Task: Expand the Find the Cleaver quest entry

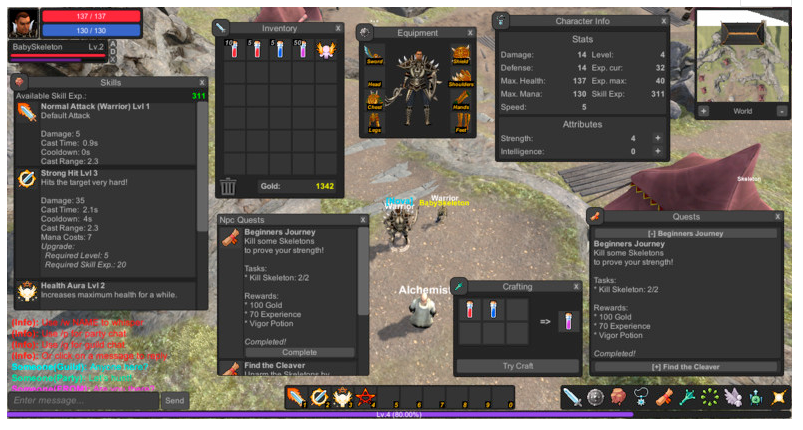Action: (686, 368)
